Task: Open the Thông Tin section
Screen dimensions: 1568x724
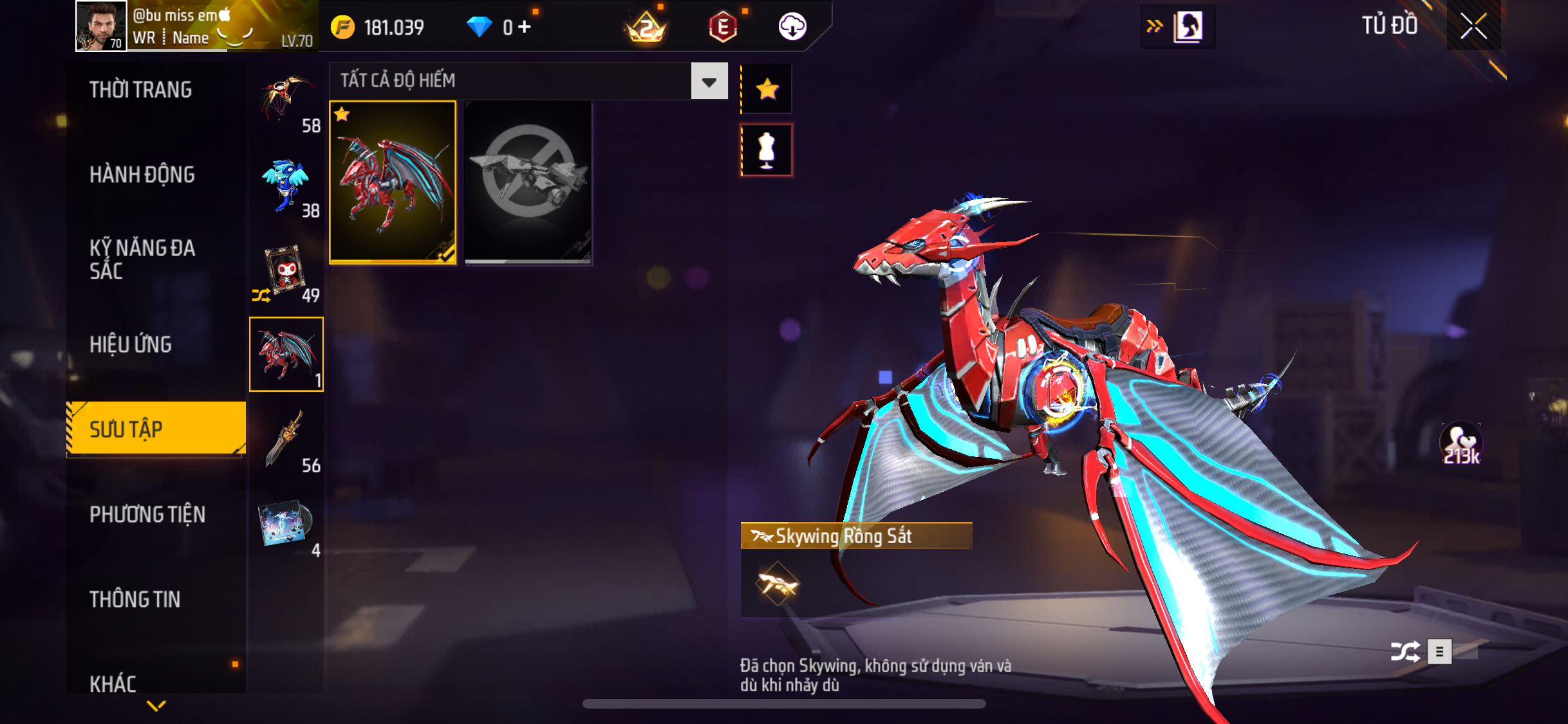Action: (x=135, y=599)
